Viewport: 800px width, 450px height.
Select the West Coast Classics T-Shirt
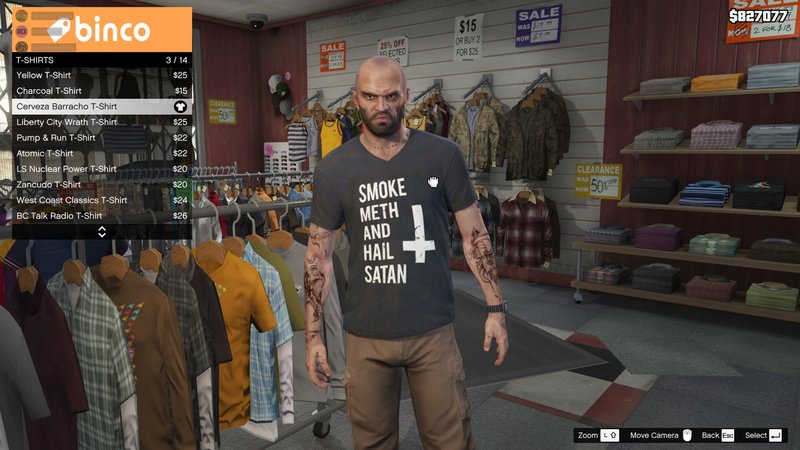(x=100, y=200)
